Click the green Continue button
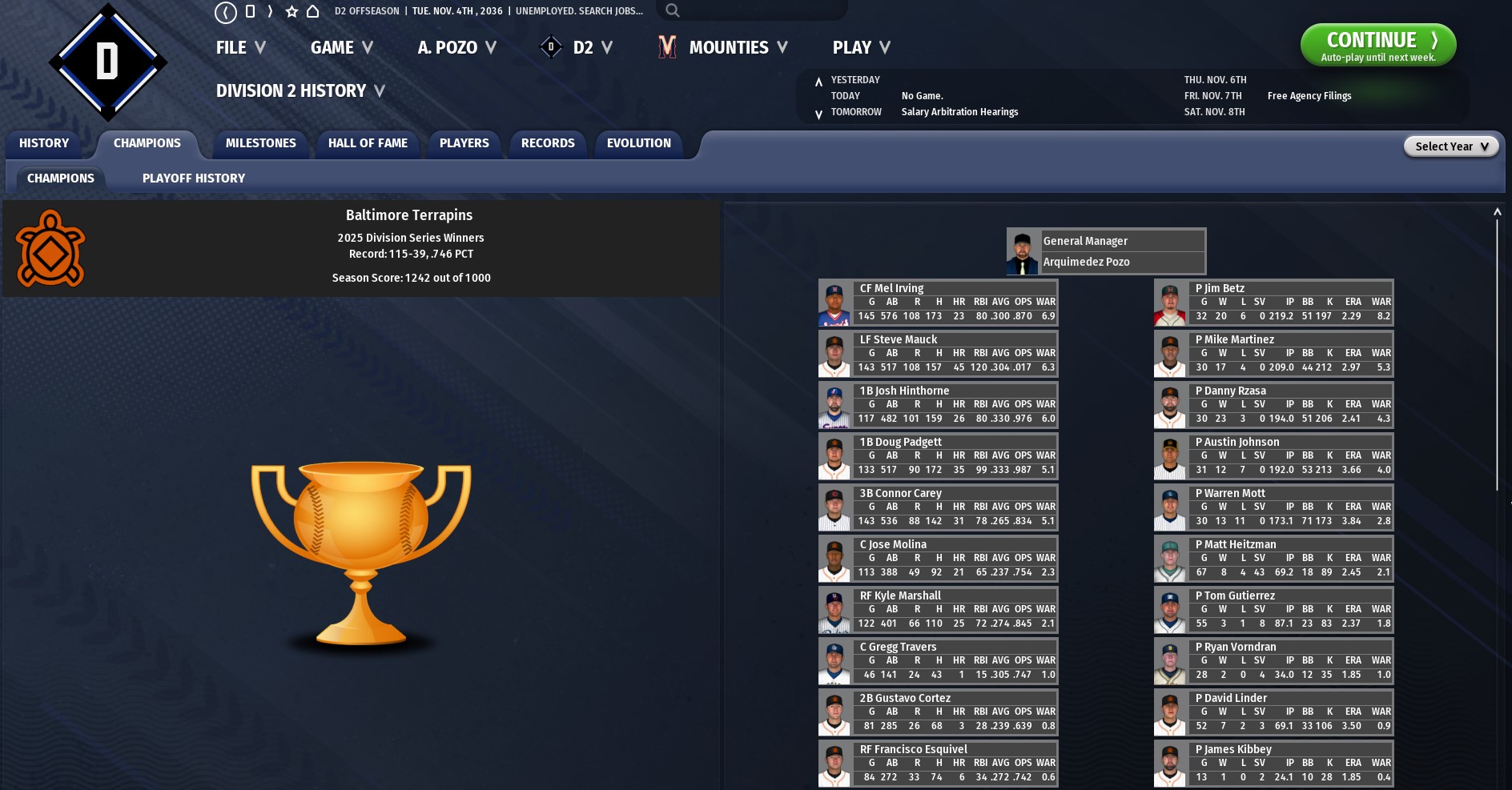This screenshot has width=1512, height=790. [x=1377, y=45]
